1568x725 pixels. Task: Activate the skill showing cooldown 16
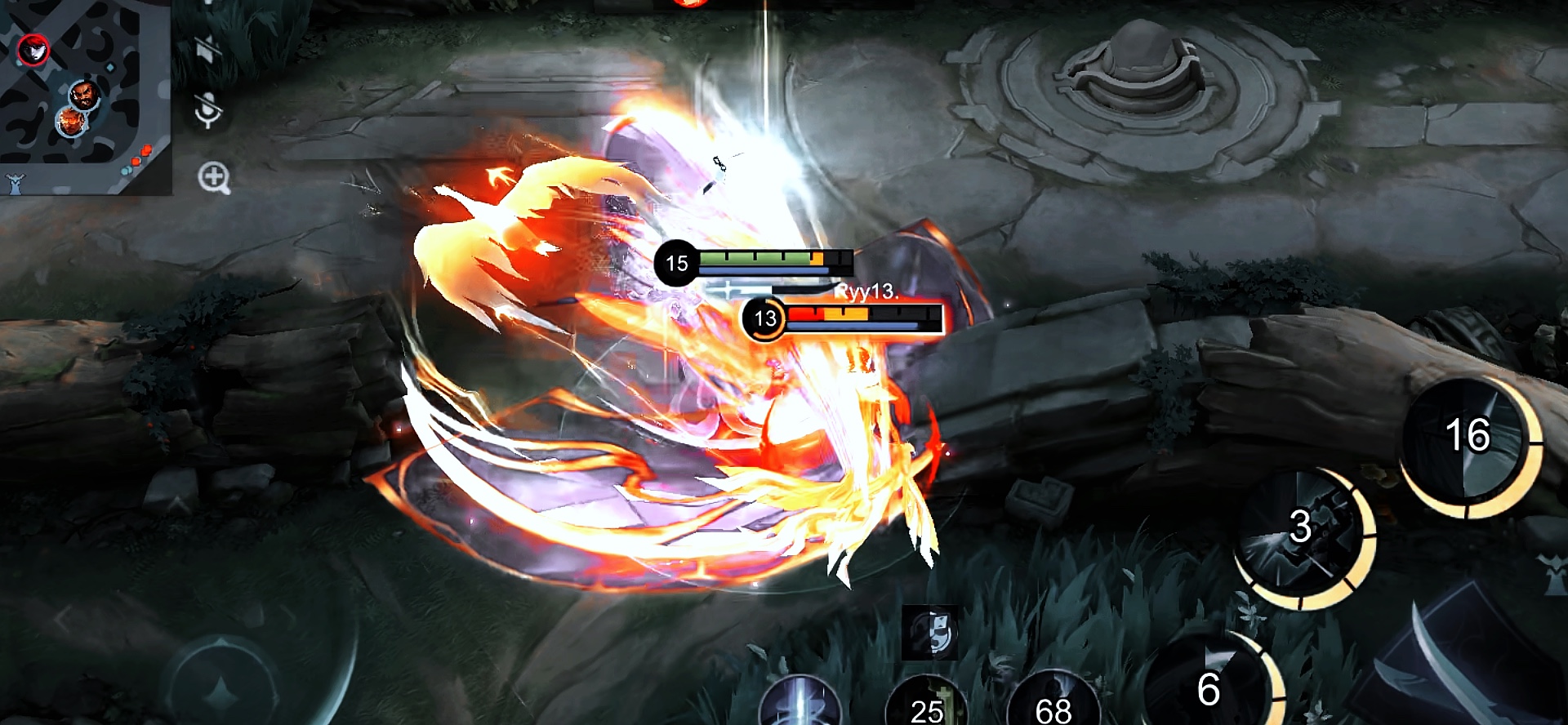[x=1467, y=438]
